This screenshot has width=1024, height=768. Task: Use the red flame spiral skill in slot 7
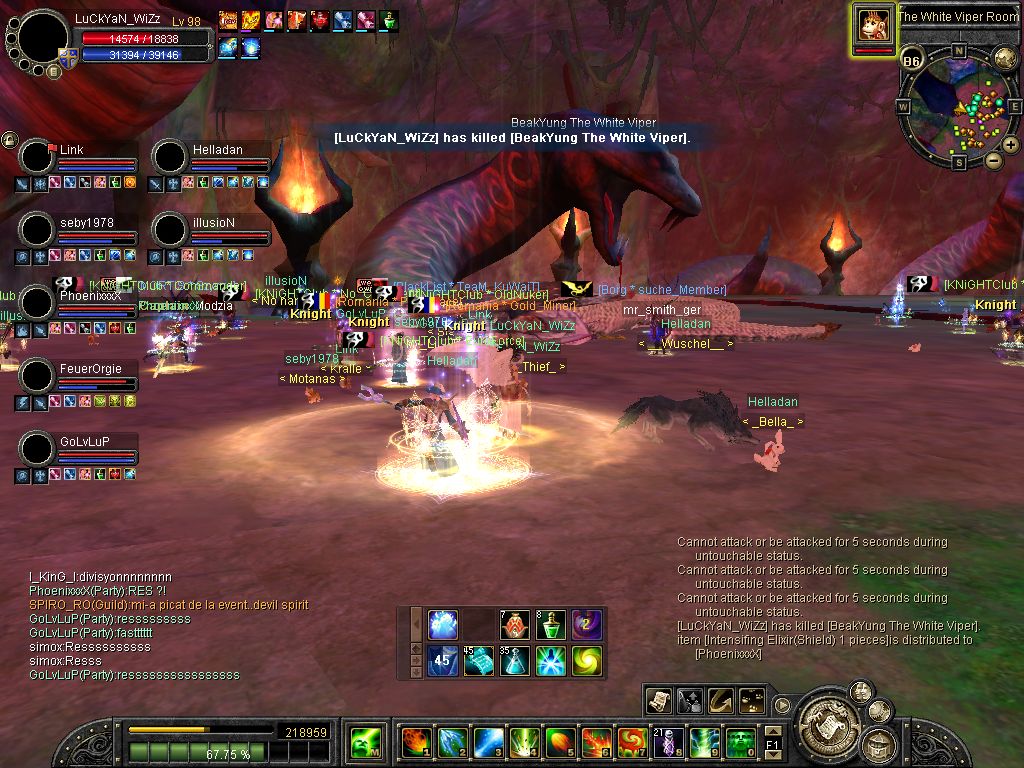point(632,742)
